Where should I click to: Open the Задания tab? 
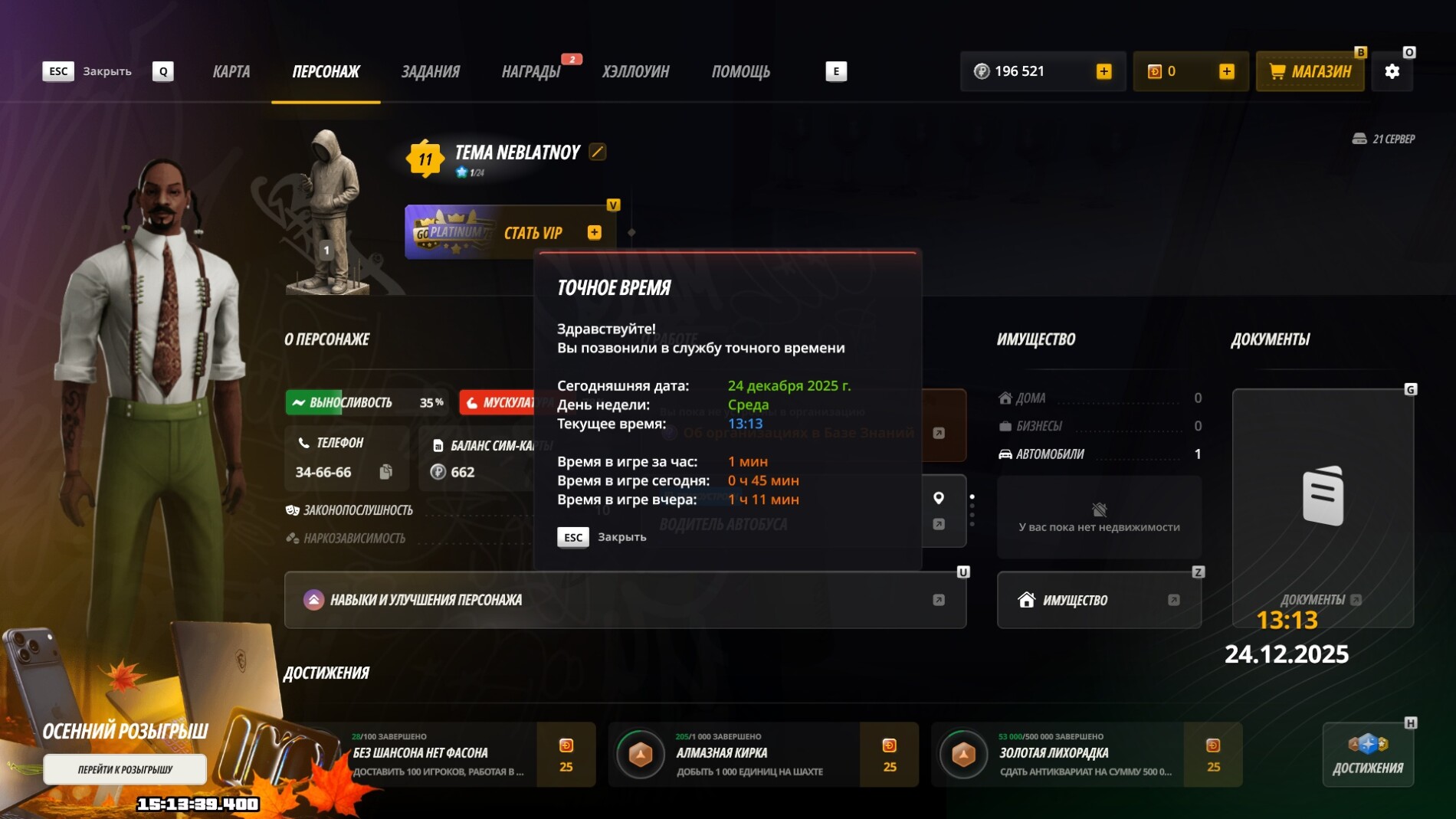(430, 71)
